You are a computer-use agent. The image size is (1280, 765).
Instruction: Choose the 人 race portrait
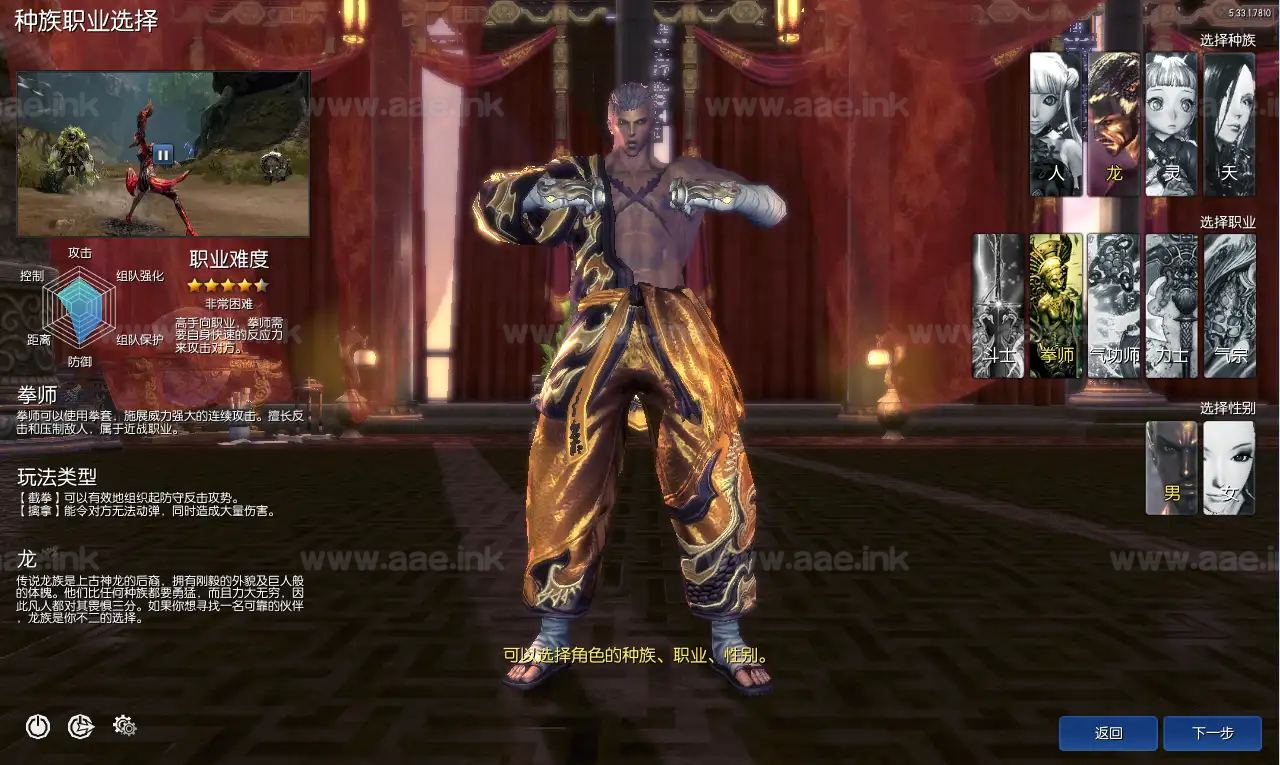tap(1055, 120)
